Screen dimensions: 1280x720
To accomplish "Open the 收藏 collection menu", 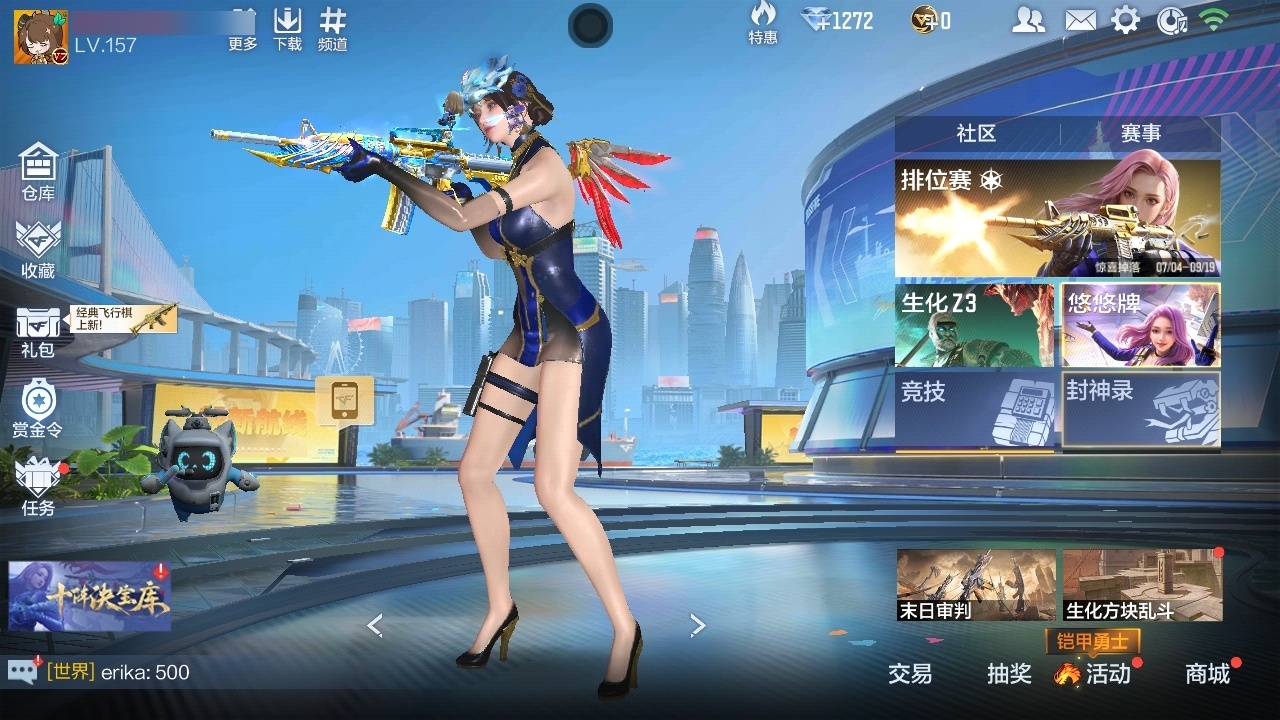I will [38, 249].
